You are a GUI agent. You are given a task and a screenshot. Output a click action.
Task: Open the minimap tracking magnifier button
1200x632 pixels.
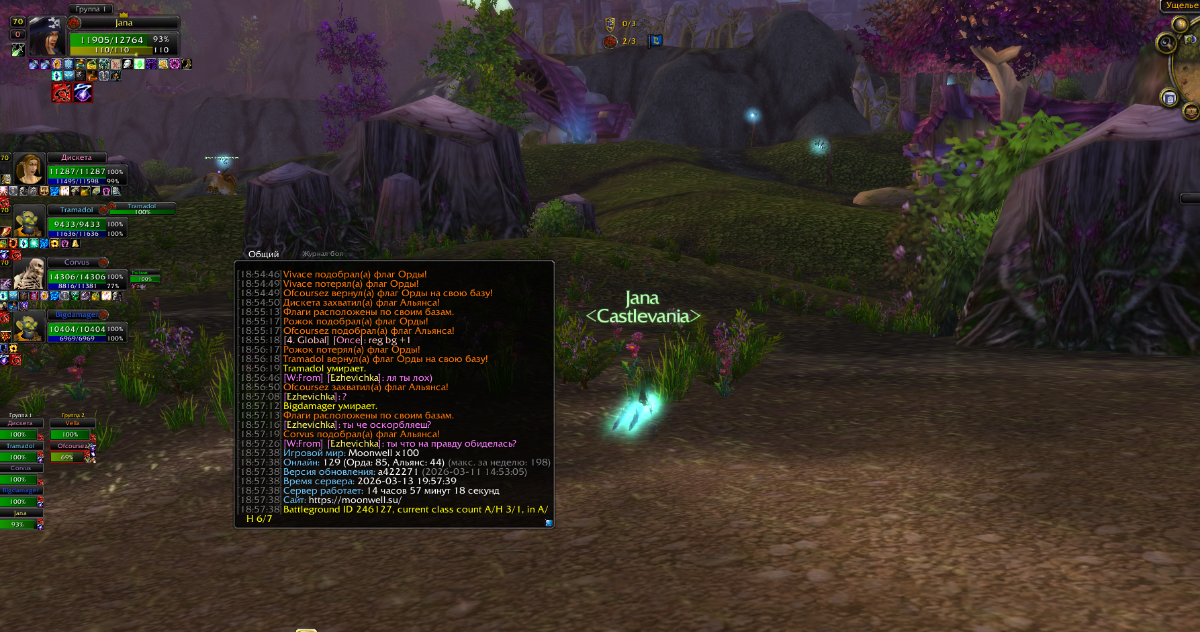coord(1166,43)
